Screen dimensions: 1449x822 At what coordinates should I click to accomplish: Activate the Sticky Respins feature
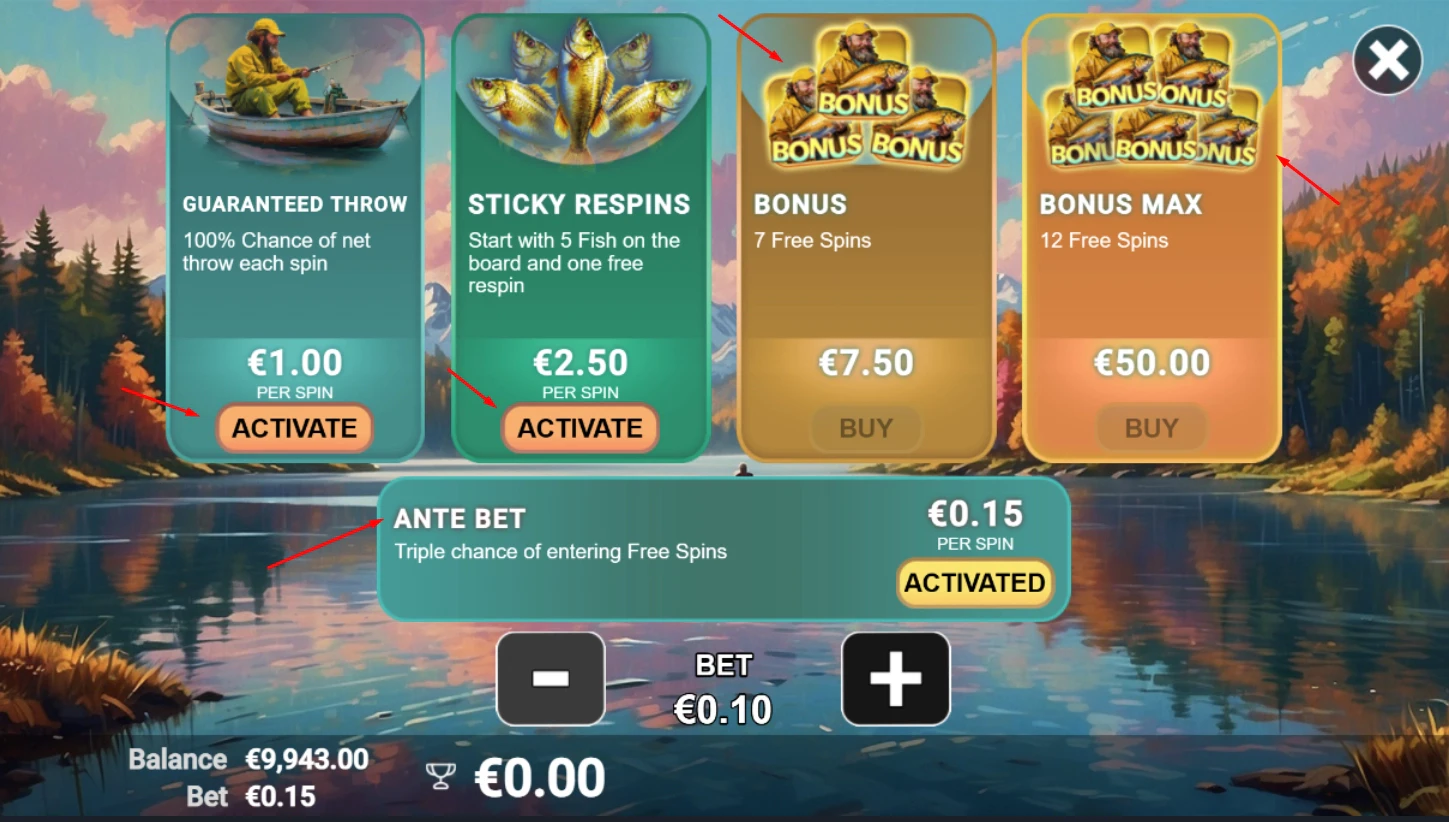click(580, 428)
